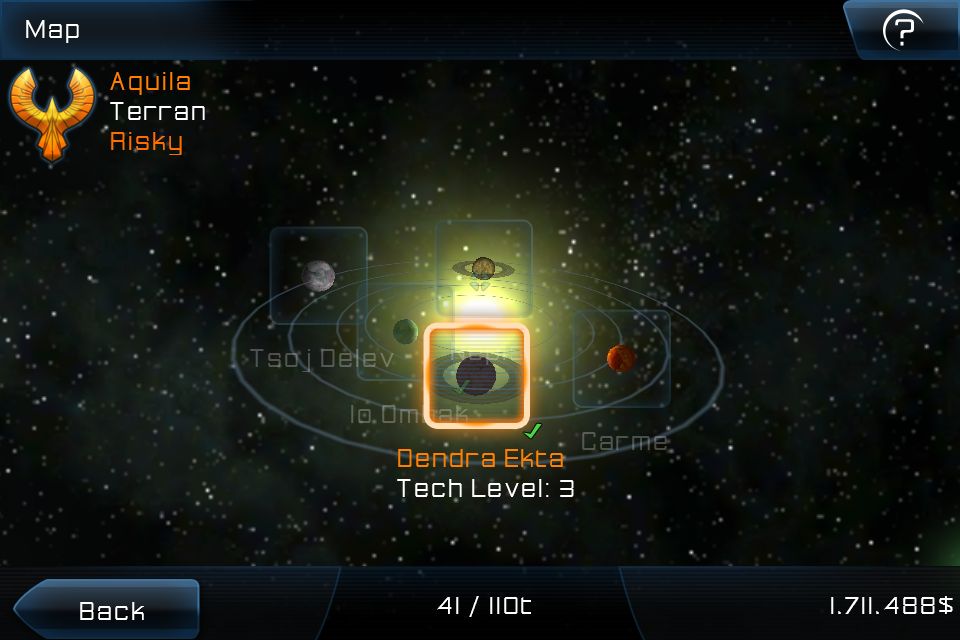This screenshot has width=960, height=640.
Task: Go back from the map screen
Action: click(x=108, y=609)
